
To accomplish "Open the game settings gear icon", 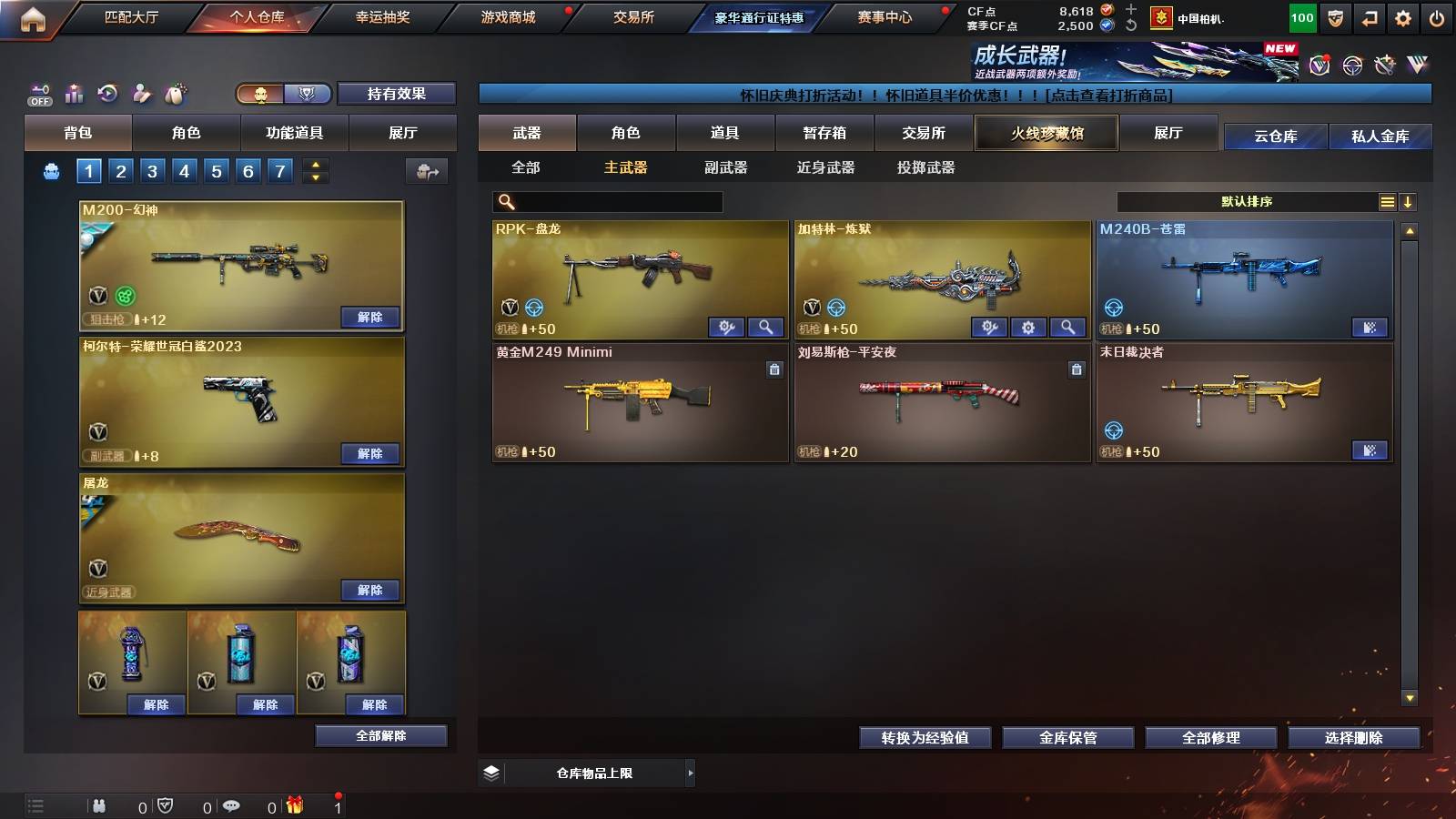I will 1402,16.
